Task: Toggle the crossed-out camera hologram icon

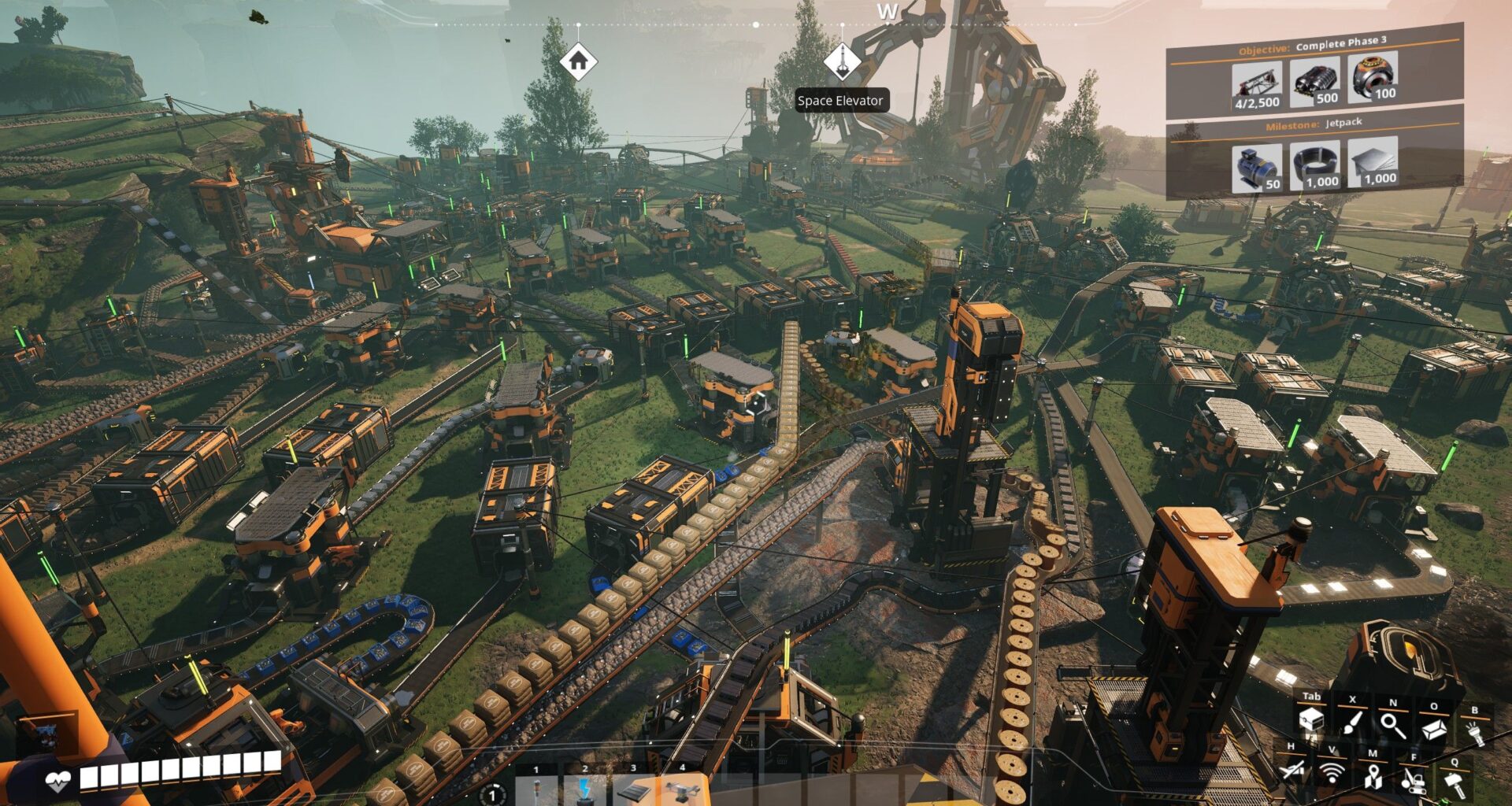Action: 1291,771
